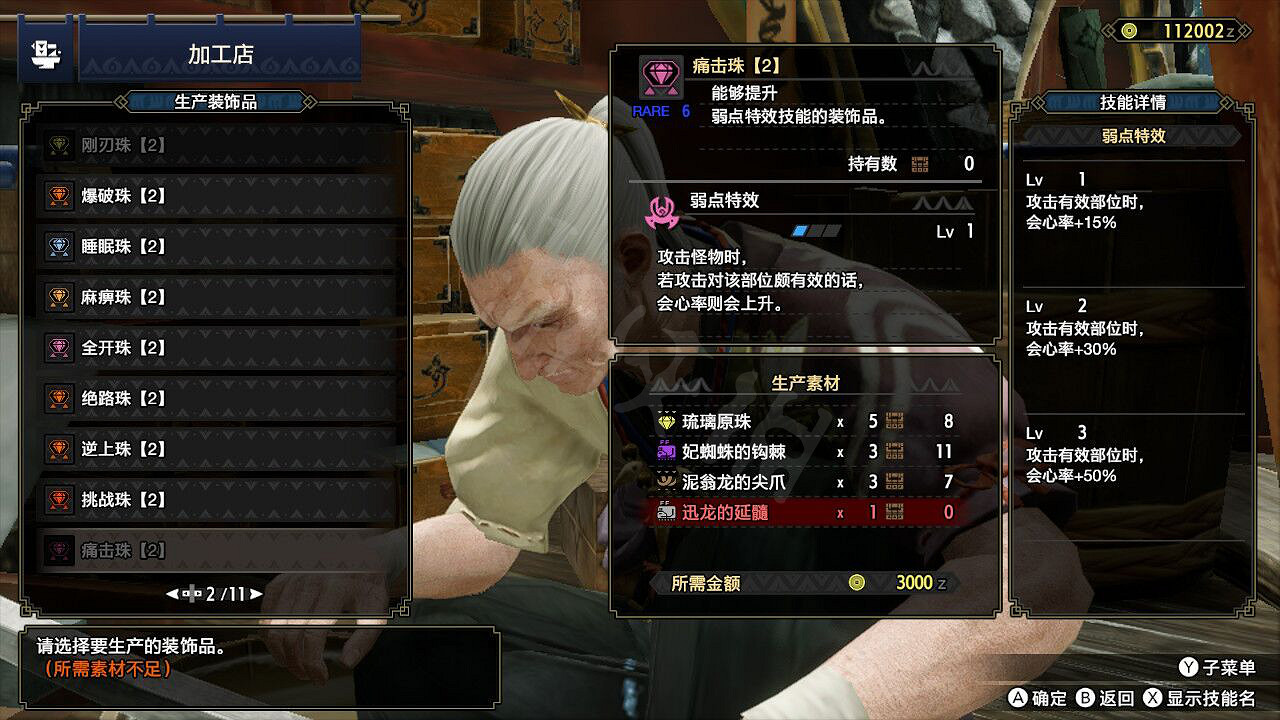1280x720 pixels.
Task: Click the 爆破珠【2】 decoration gem icon
Action: (57, 196)
